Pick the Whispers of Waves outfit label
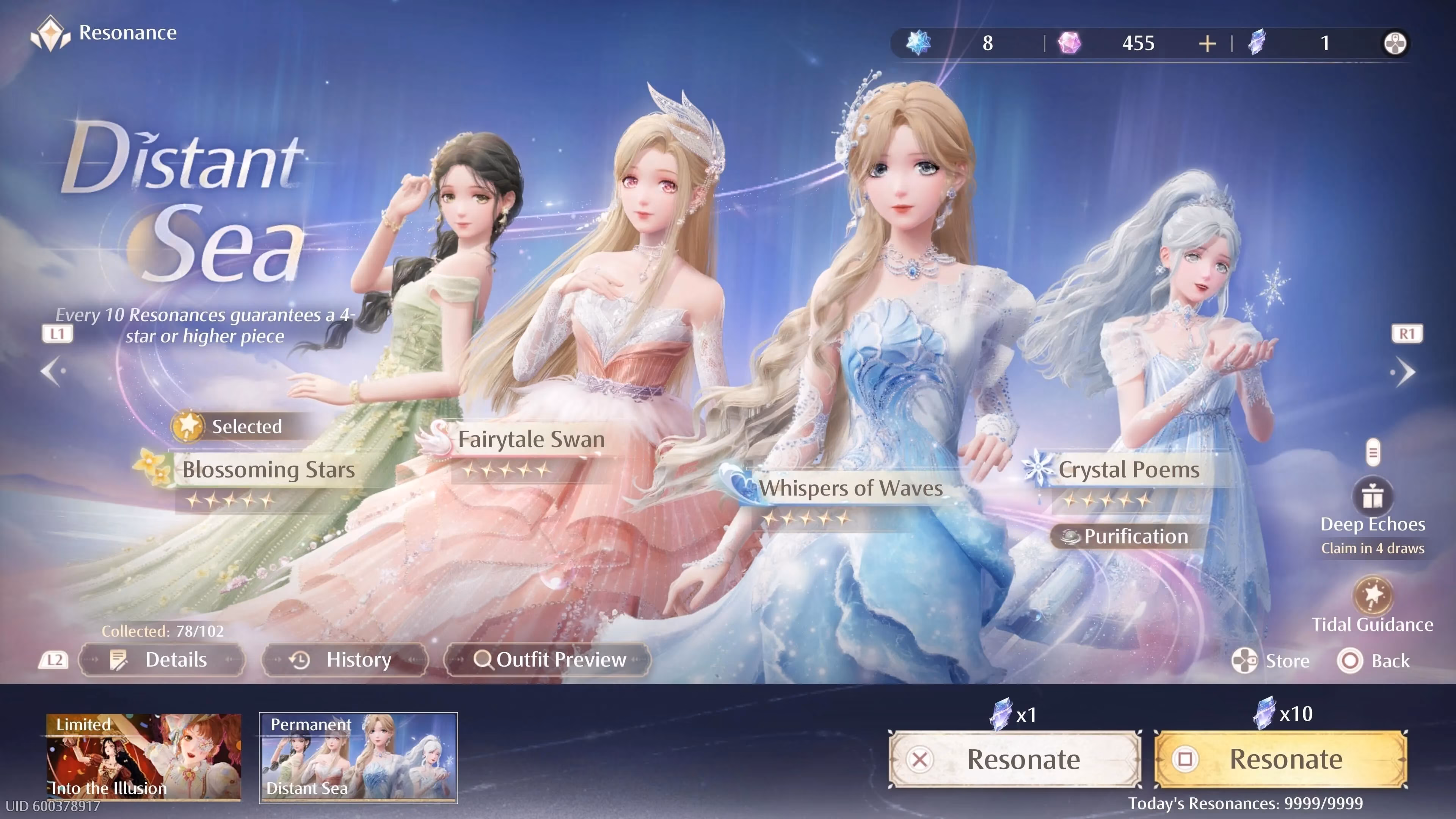Viewport: 1456px width, 819px height. [x=850, y=488]
